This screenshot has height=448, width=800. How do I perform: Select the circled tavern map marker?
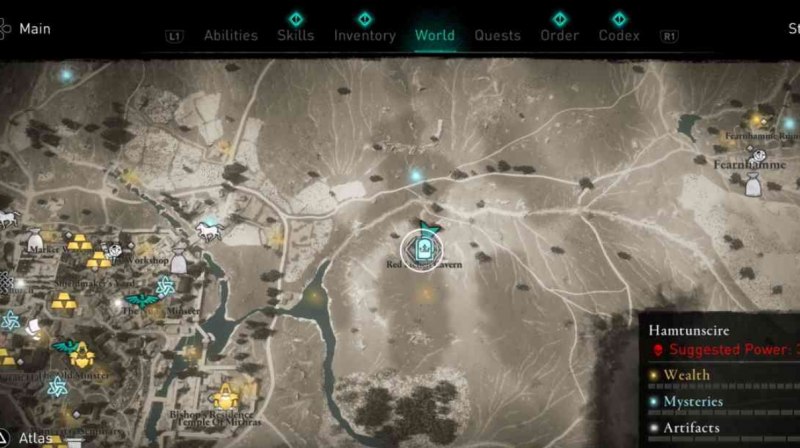coord(421,248)
